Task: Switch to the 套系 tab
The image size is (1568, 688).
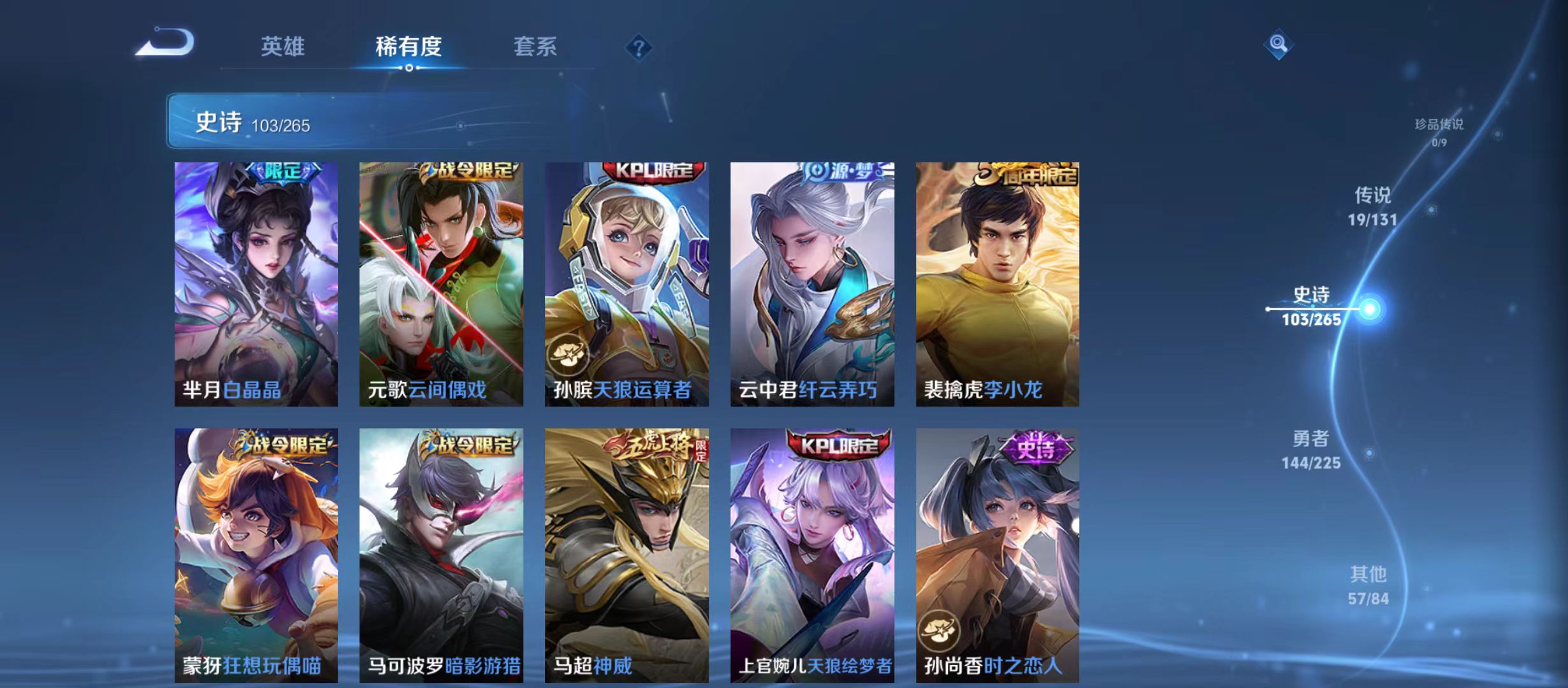Action: point(537,46)
